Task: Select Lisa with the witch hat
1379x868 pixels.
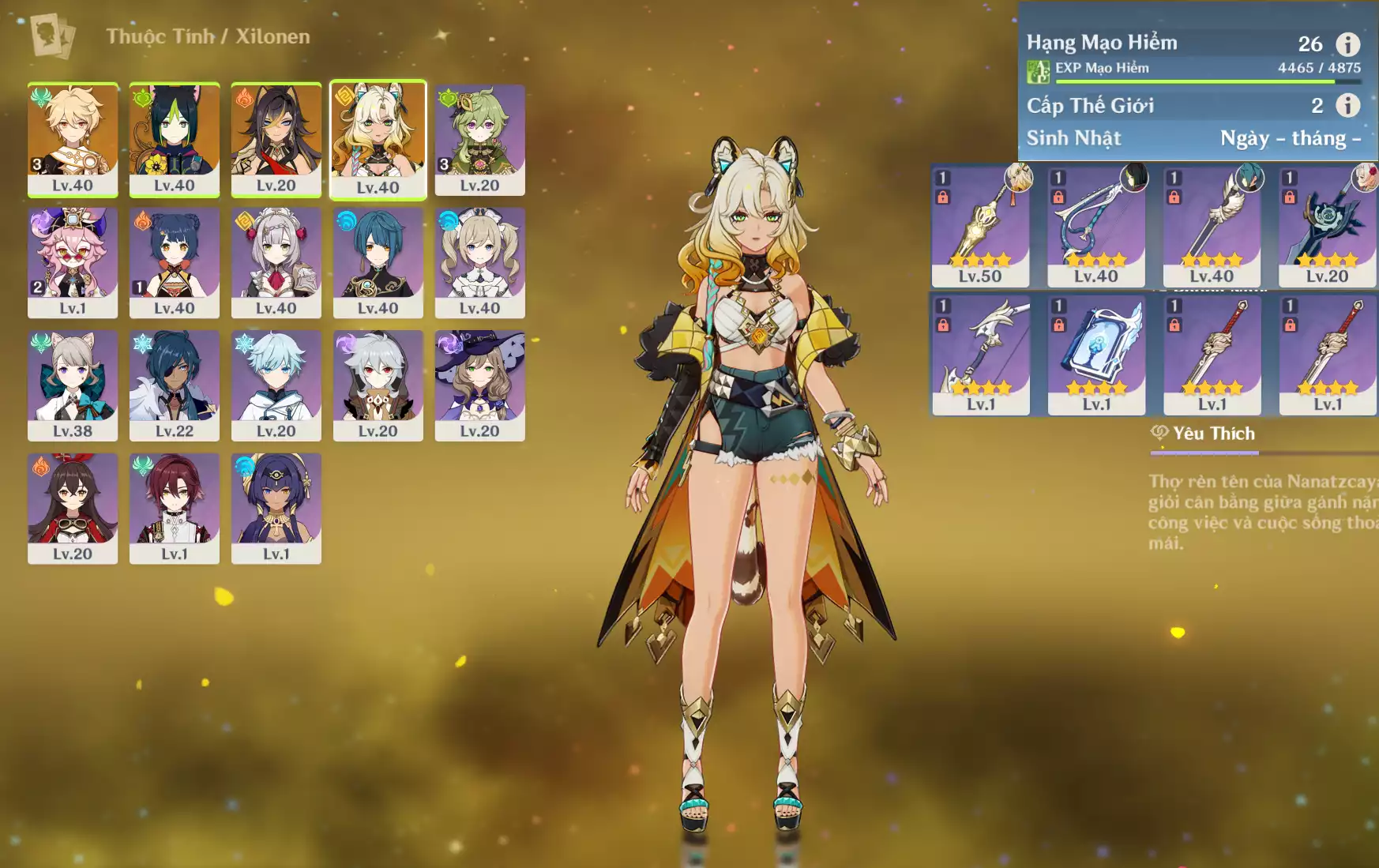Action: click(479, 385)
